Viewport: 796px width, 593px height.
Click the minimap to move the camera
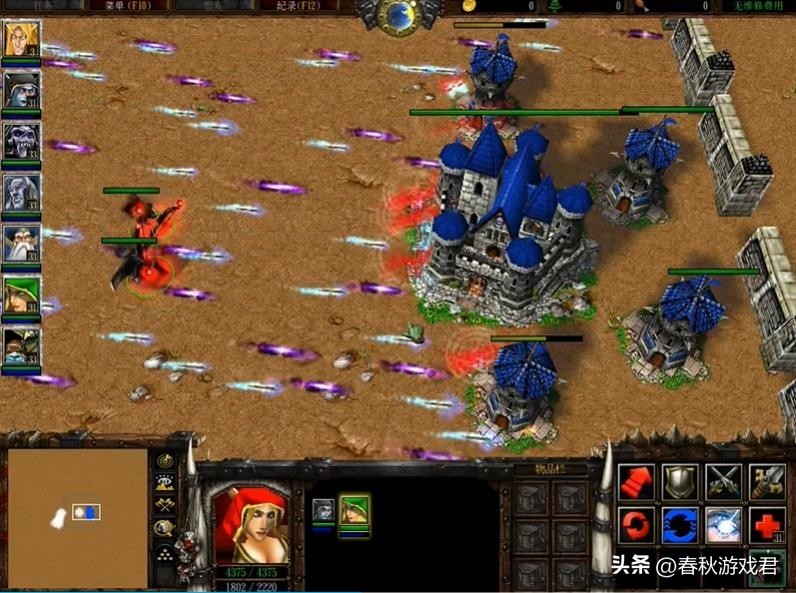[x=78, y=515]
